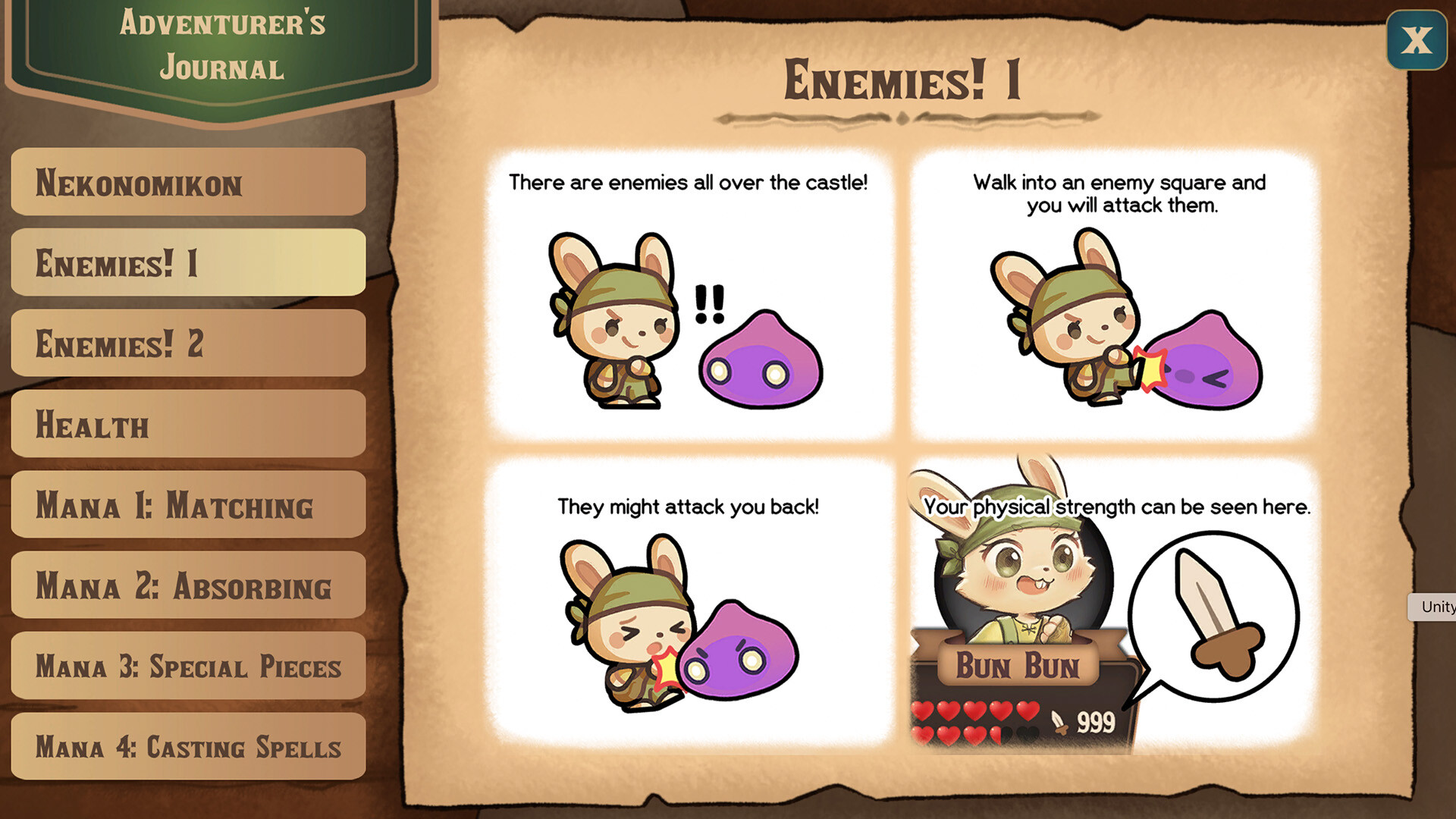Click the Adventurer's Journal banner emblem
This screenshot has height=819, width=1456.
[221, 45]
